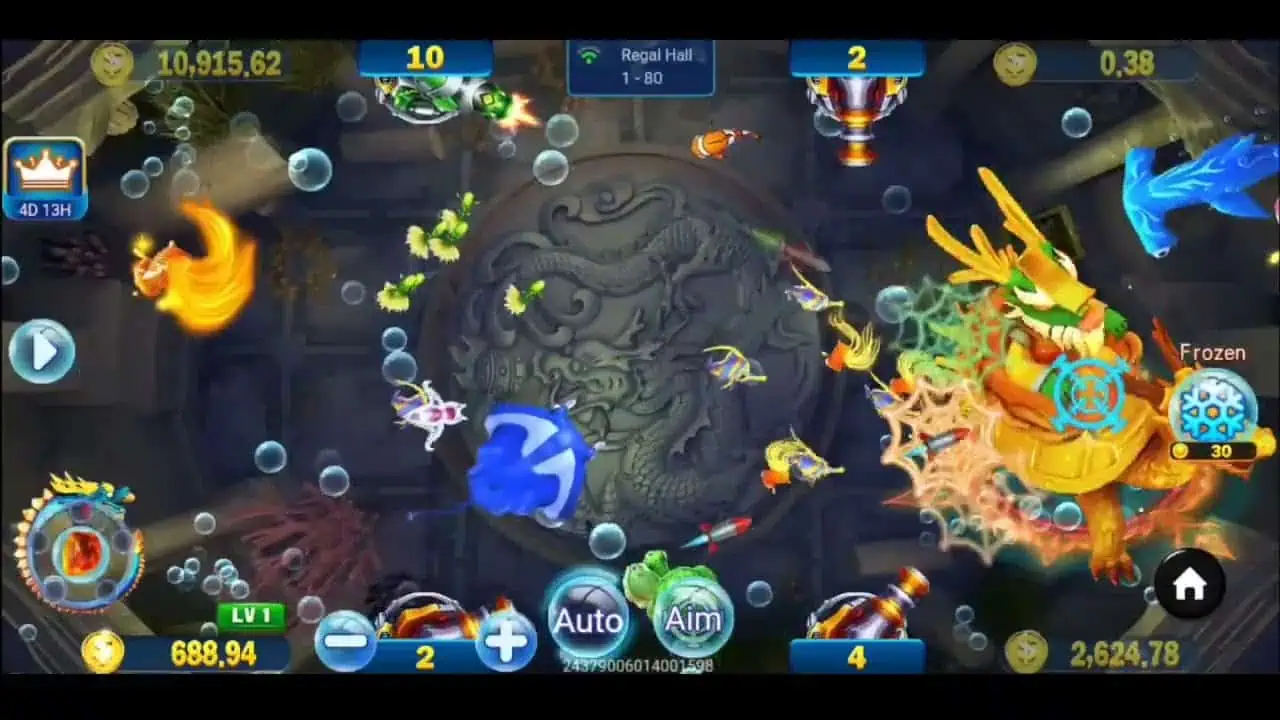Open the top-right cannon menu showing 2
Image resolution: width=1280 pixels, height=720 pixels.
click(856, 58)
